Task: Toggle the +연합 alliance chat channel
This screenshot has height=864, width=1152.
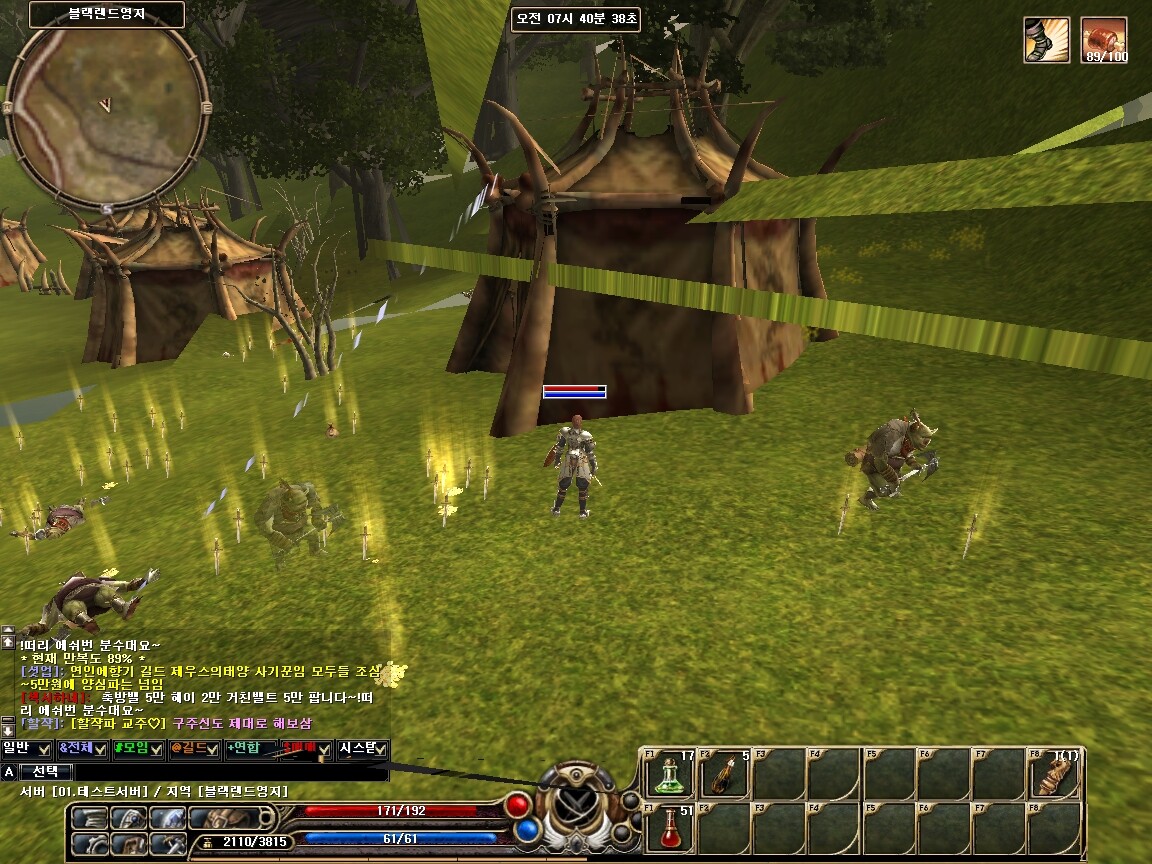Action: 250,748
